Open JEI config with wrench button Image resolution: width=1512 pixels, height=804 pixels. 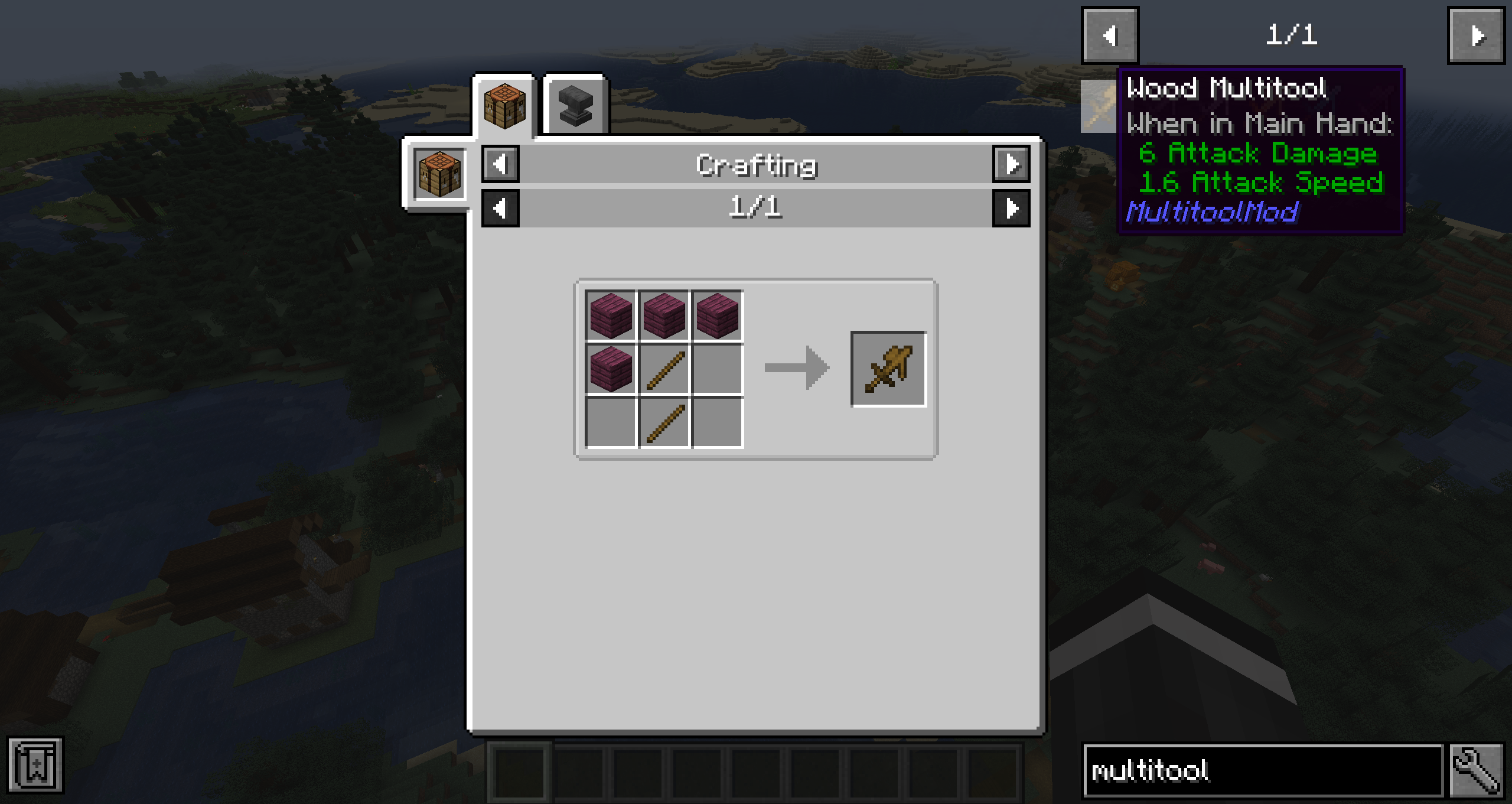(x=1475, y=770)
